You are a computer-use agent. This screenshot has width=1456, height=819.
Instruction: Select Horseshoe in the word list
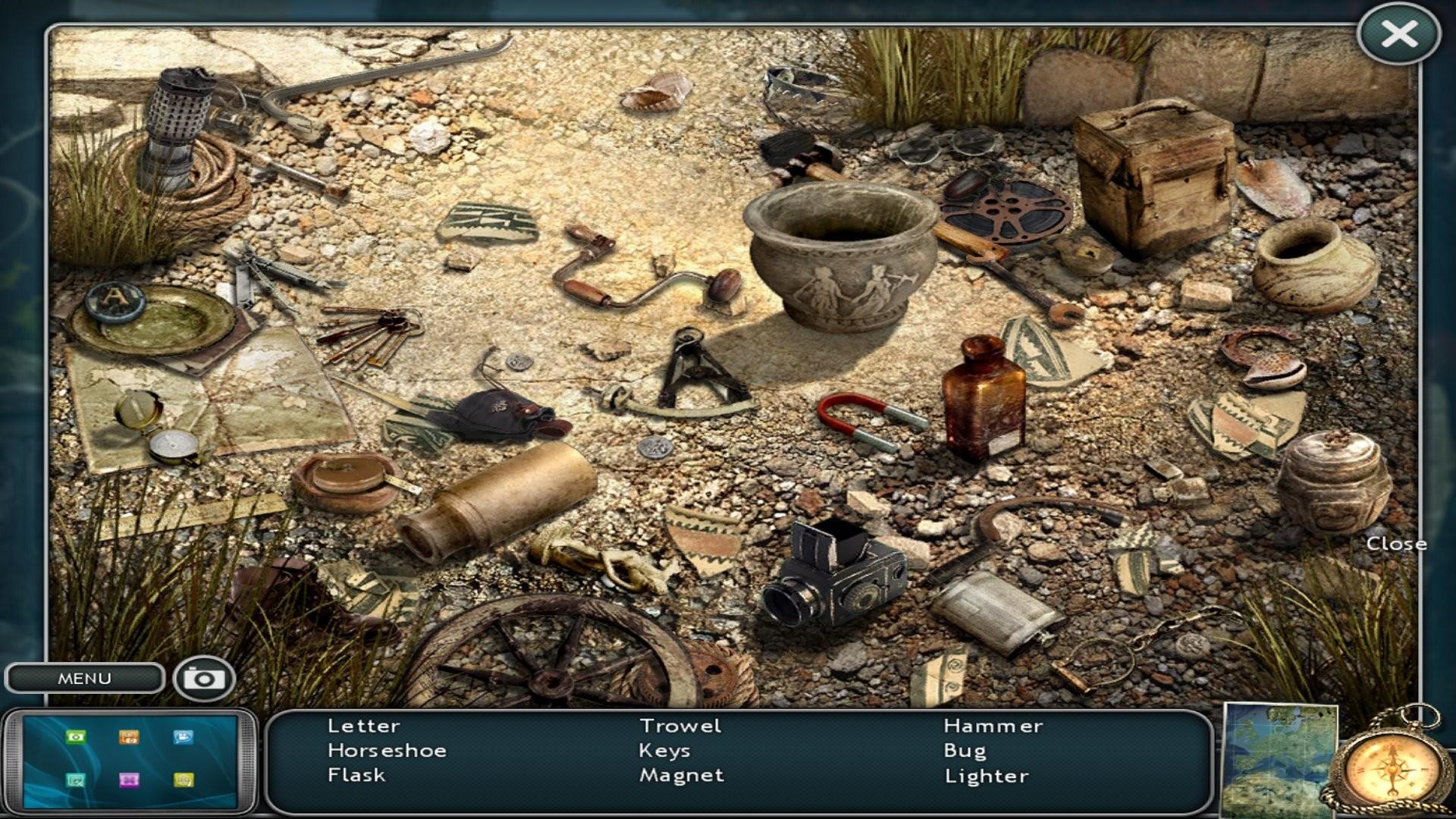387,750
